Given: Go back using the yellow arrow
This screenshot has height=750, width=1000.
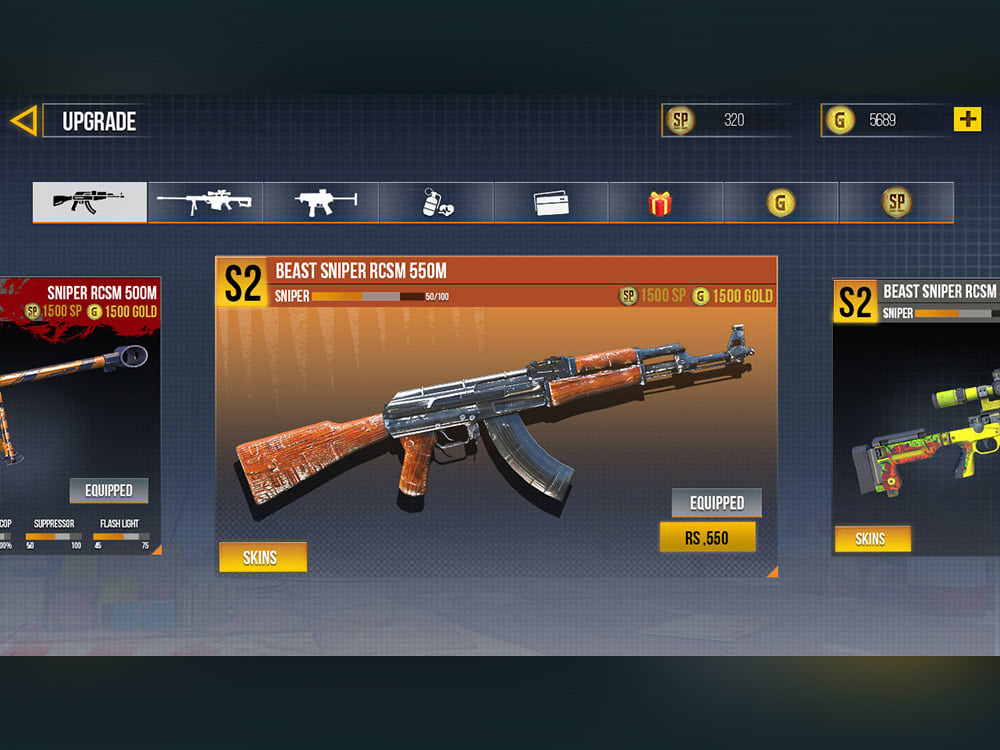Looking at the screenshot, I should pos(23,121).
